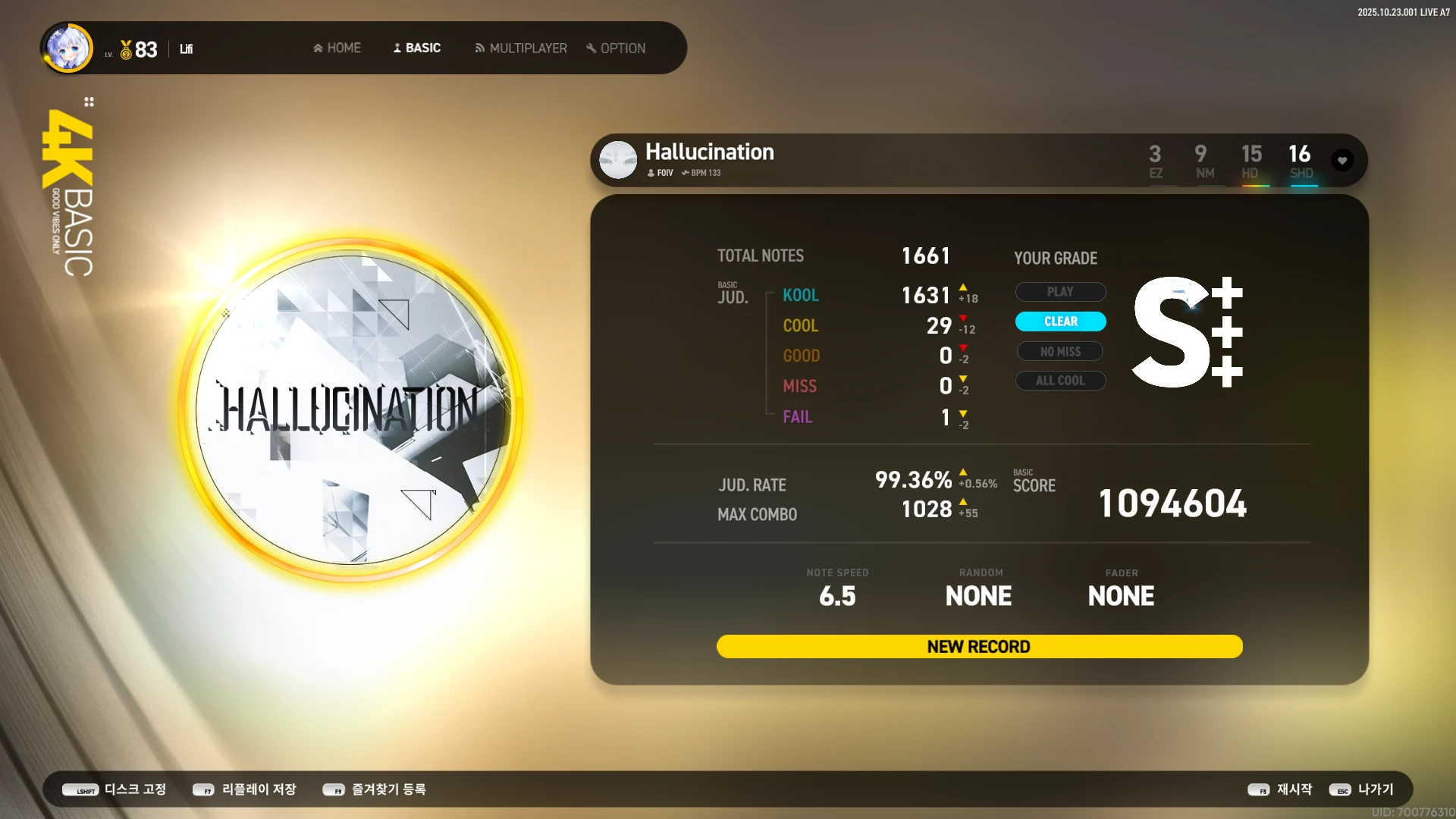This screenshot has height=819, width=1456.
Task: Select the SHD 16 difficulty
Action: (x=1301, y=161)
